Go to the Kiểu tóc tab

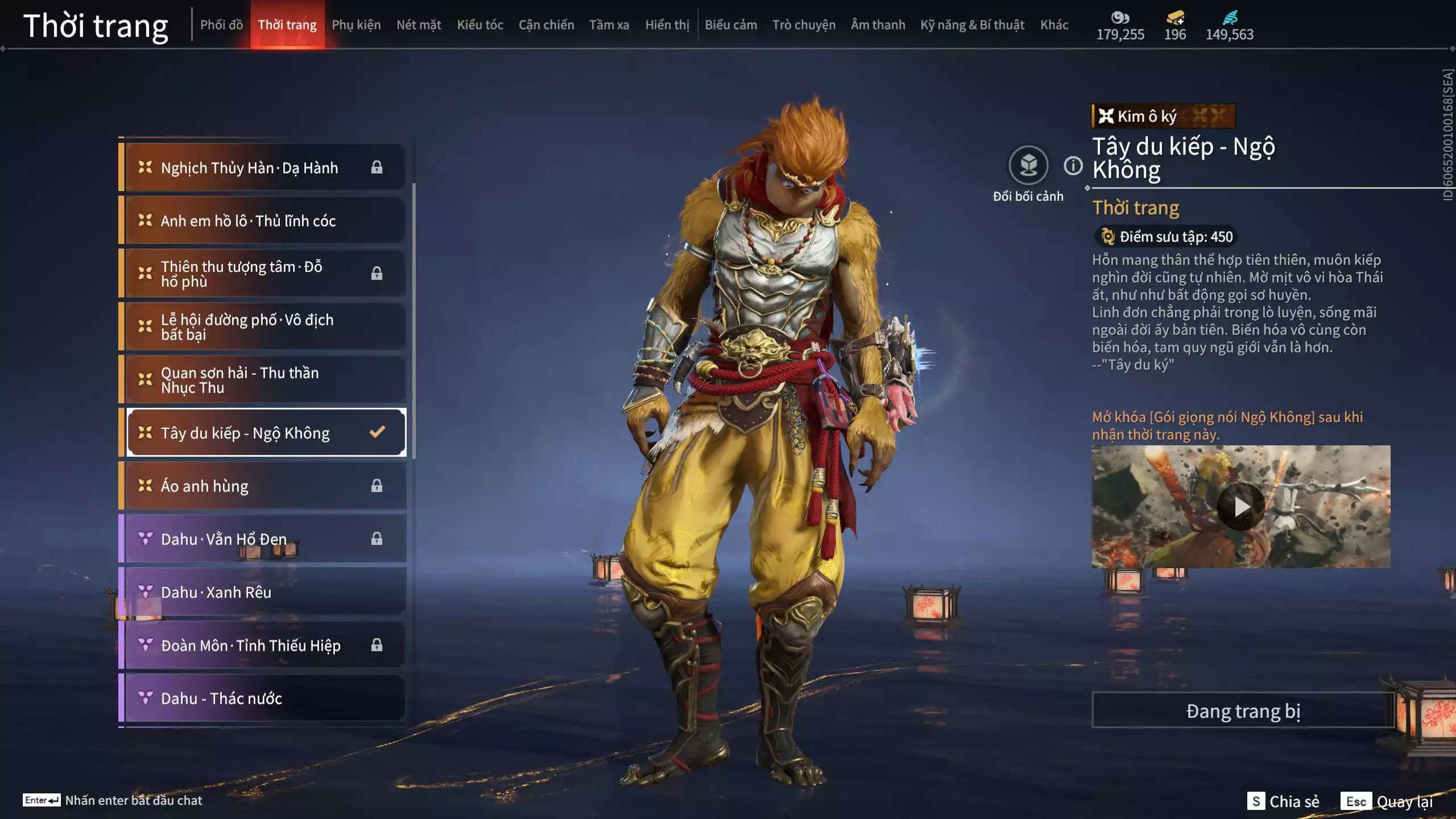click(480, 25)
